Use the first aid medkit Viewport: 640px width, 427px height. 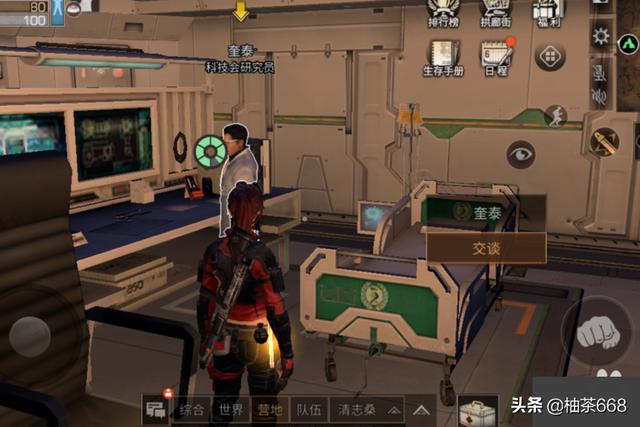click(x=477, y=411)
